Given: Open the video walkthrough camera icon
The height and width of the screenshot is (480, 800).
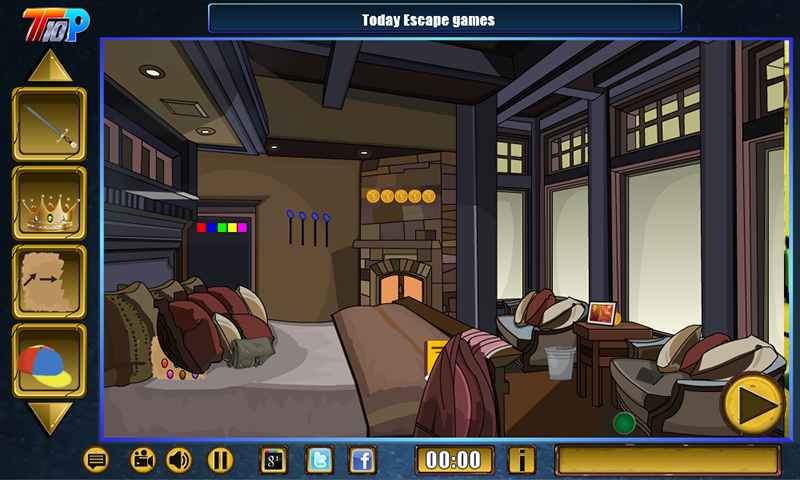Looking at the screenshot, I should point(143,460).
